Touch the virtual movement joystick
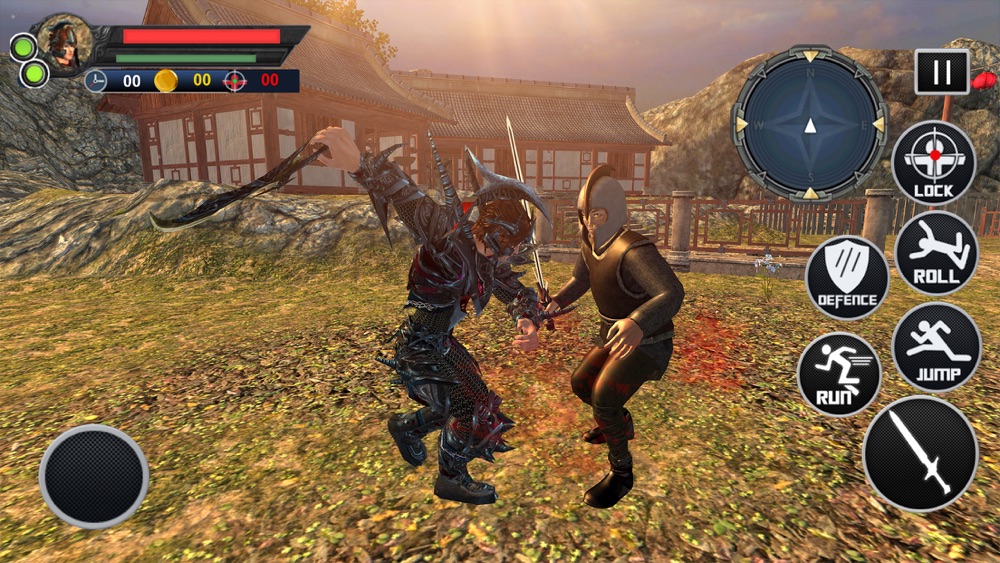 point(94,476)
